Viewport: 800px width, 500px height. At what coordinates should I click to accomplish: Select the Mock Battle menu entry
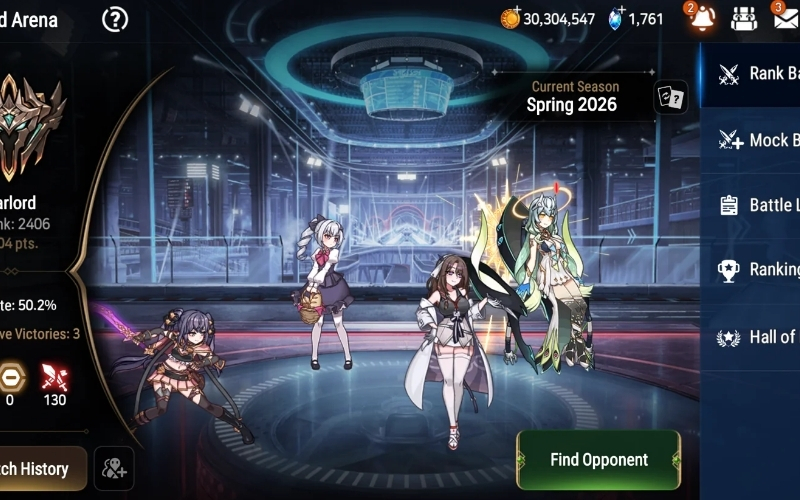click(x=760, y=140)
